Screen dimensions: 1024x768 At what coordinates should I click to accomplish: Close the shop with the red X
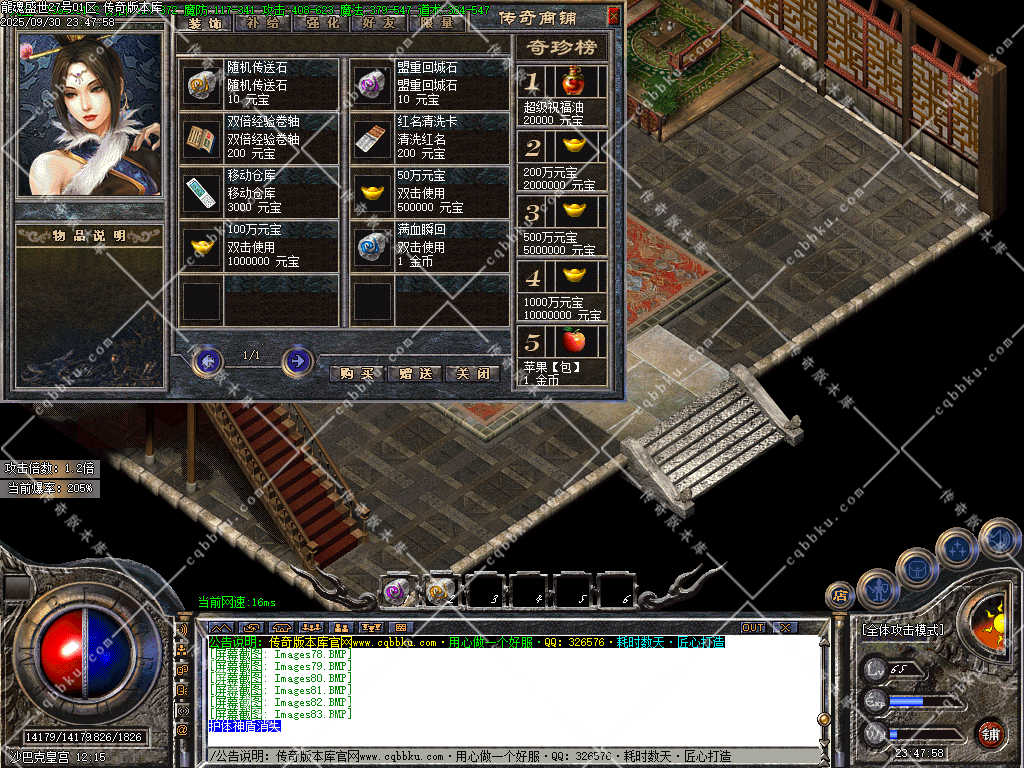pyautogui.click(x=613, y=16)
